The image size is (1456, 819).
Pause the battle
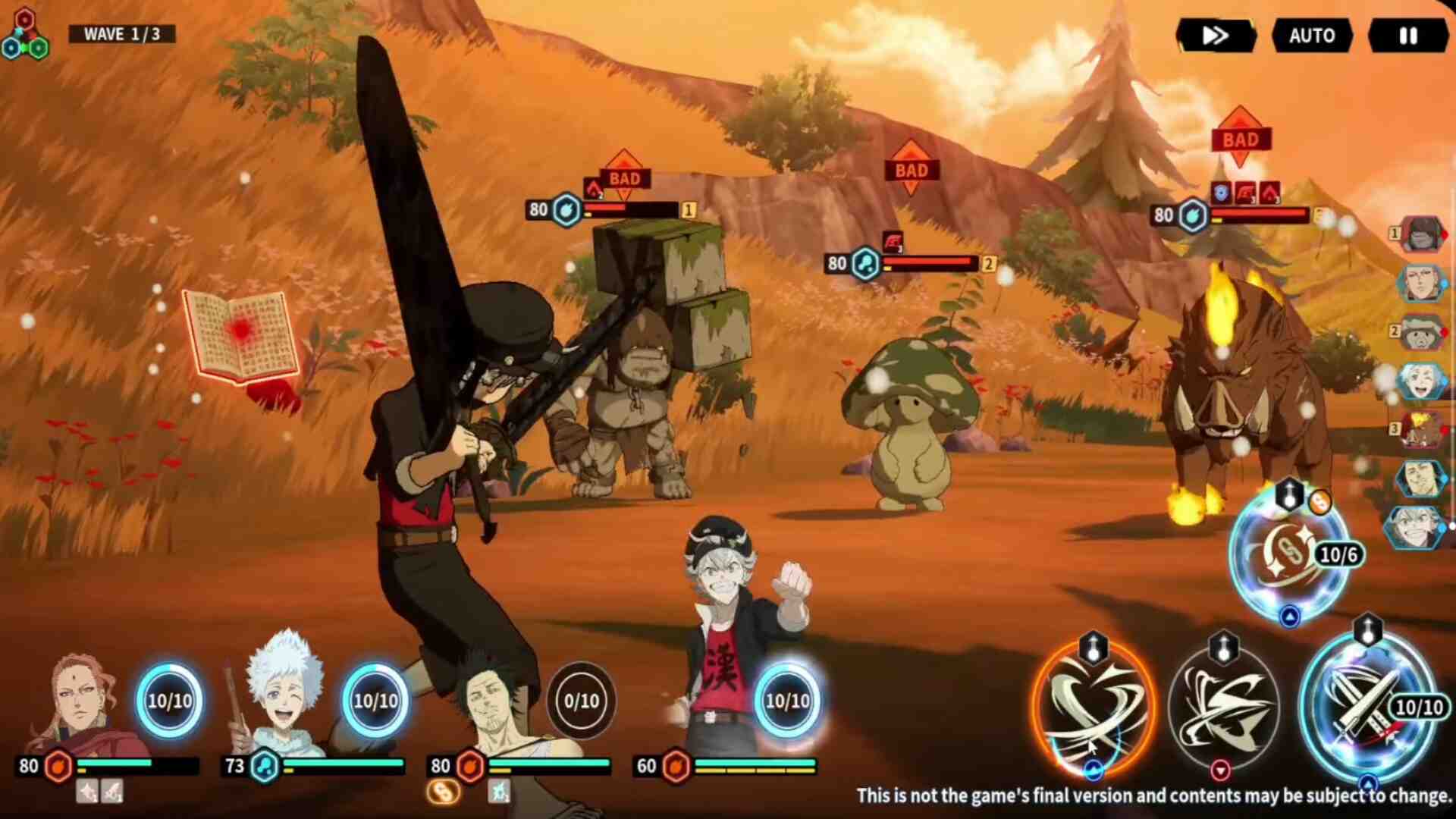[x=1407, y=36]
